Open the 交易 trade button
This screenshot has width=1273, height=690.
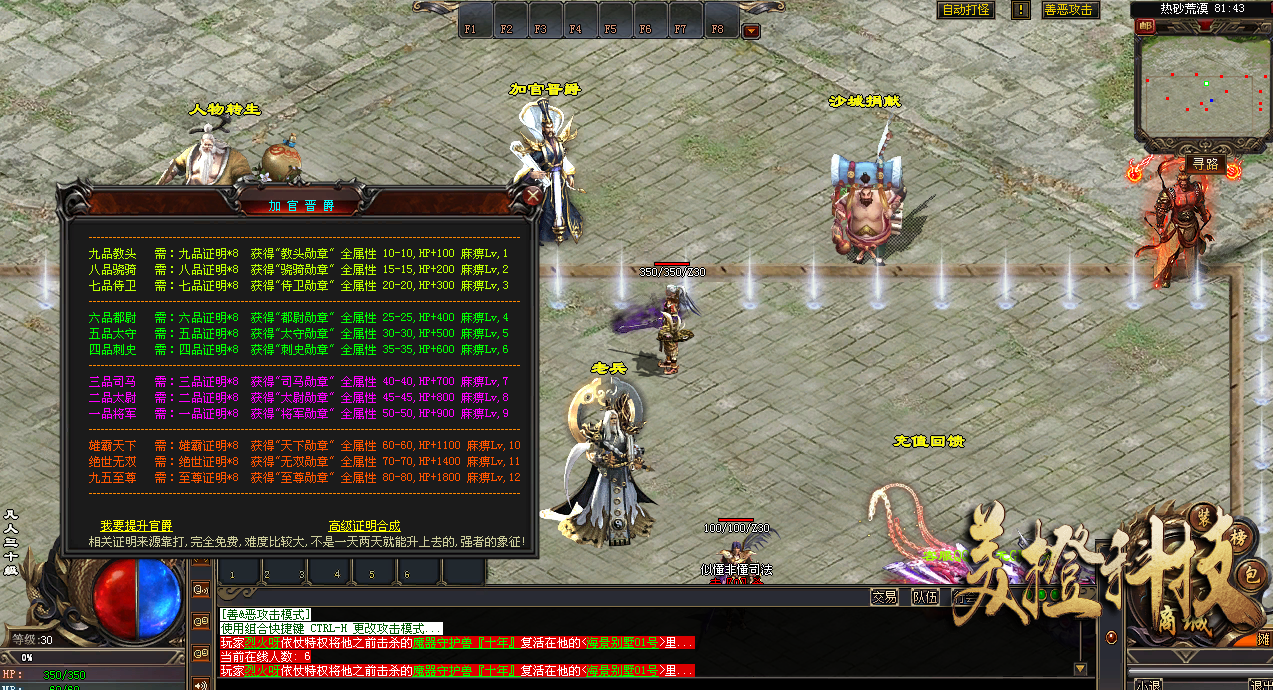[x=884, y=597]
